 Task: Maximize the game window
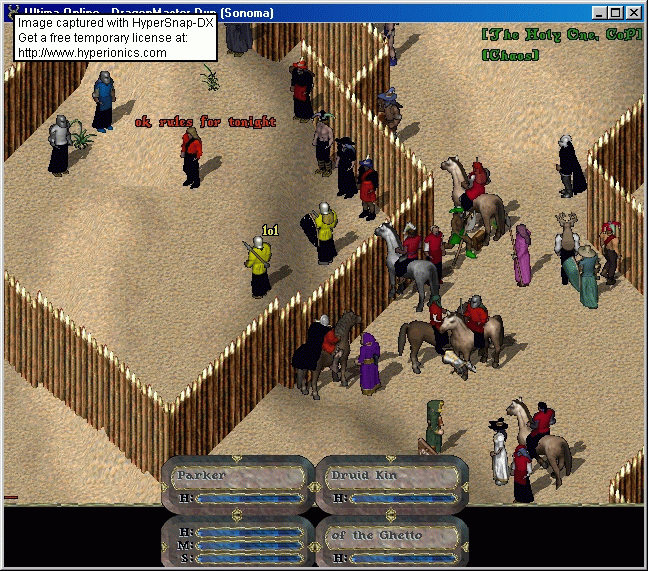(x=616, y=13)
